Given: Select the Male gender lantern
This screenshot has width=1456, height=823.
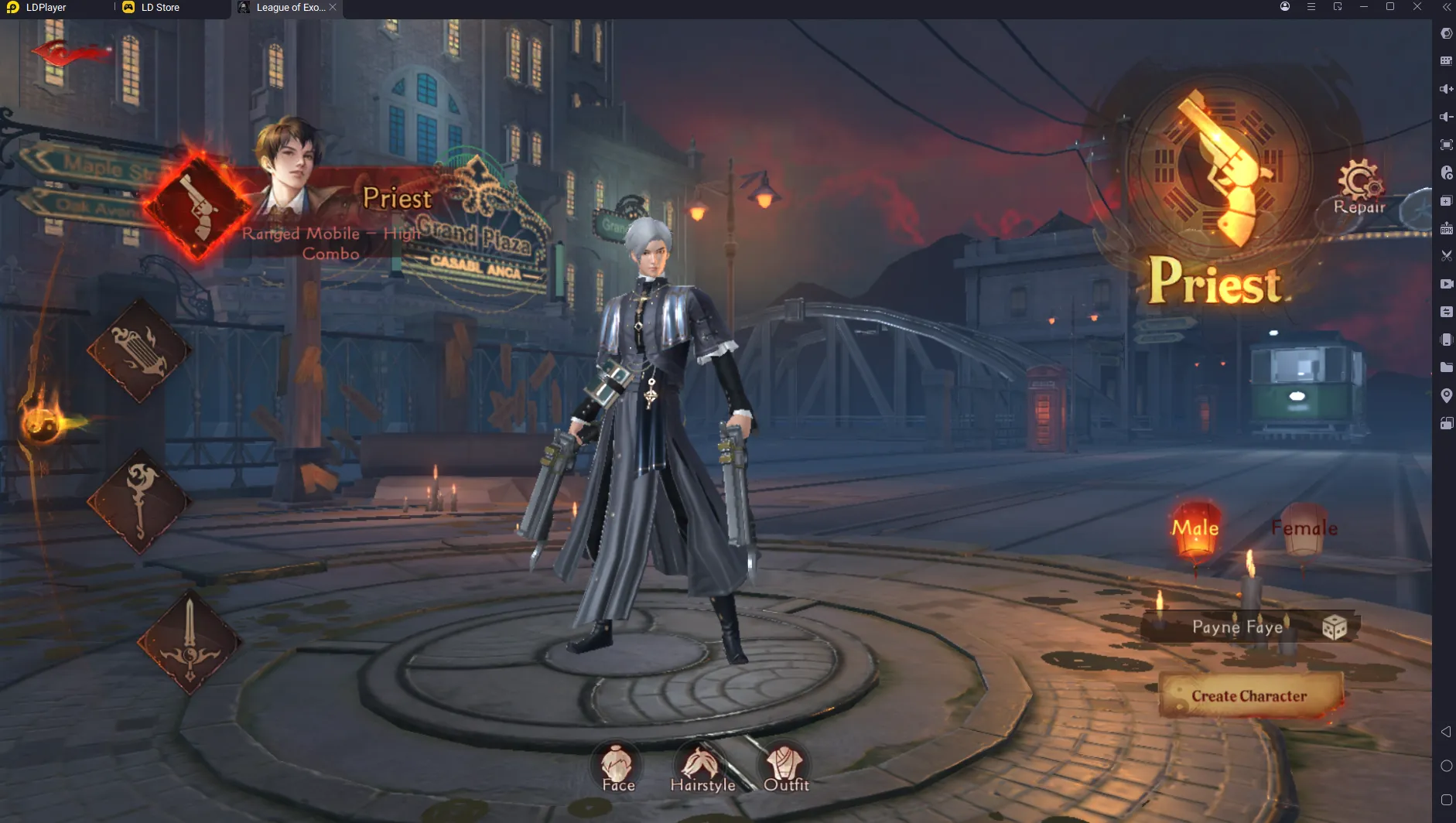Looking at the screenshot, I should coord(1195,528).
